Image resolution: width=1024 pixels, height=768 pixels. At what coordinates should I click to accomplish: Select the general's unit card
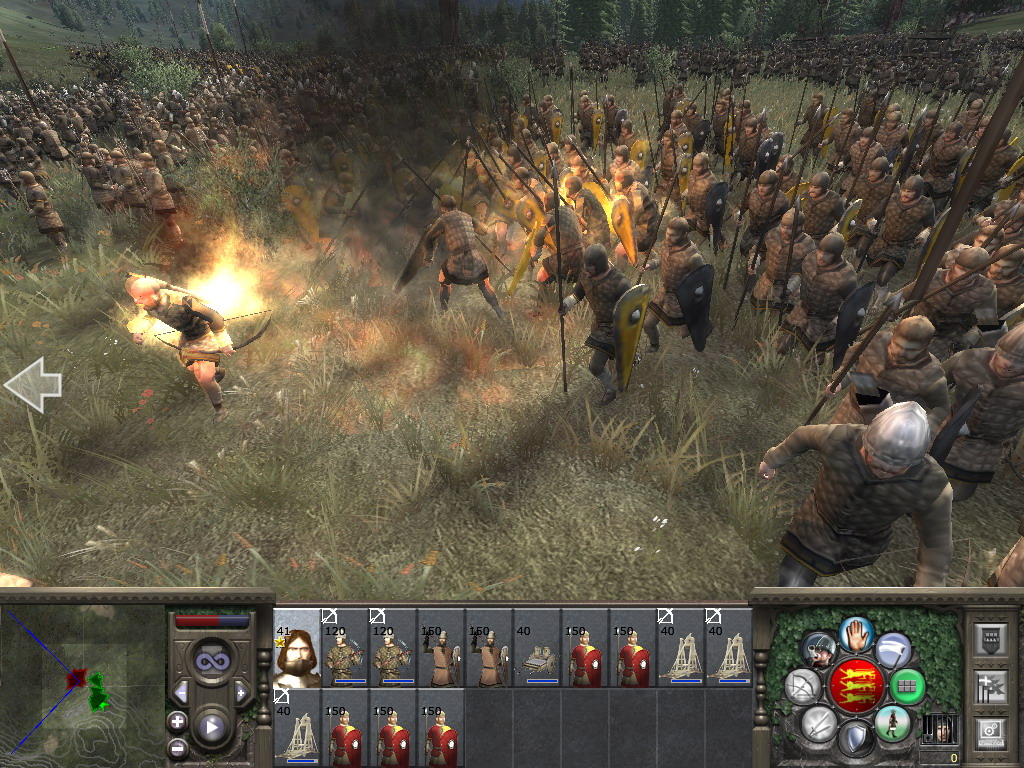tap(297, 648)
